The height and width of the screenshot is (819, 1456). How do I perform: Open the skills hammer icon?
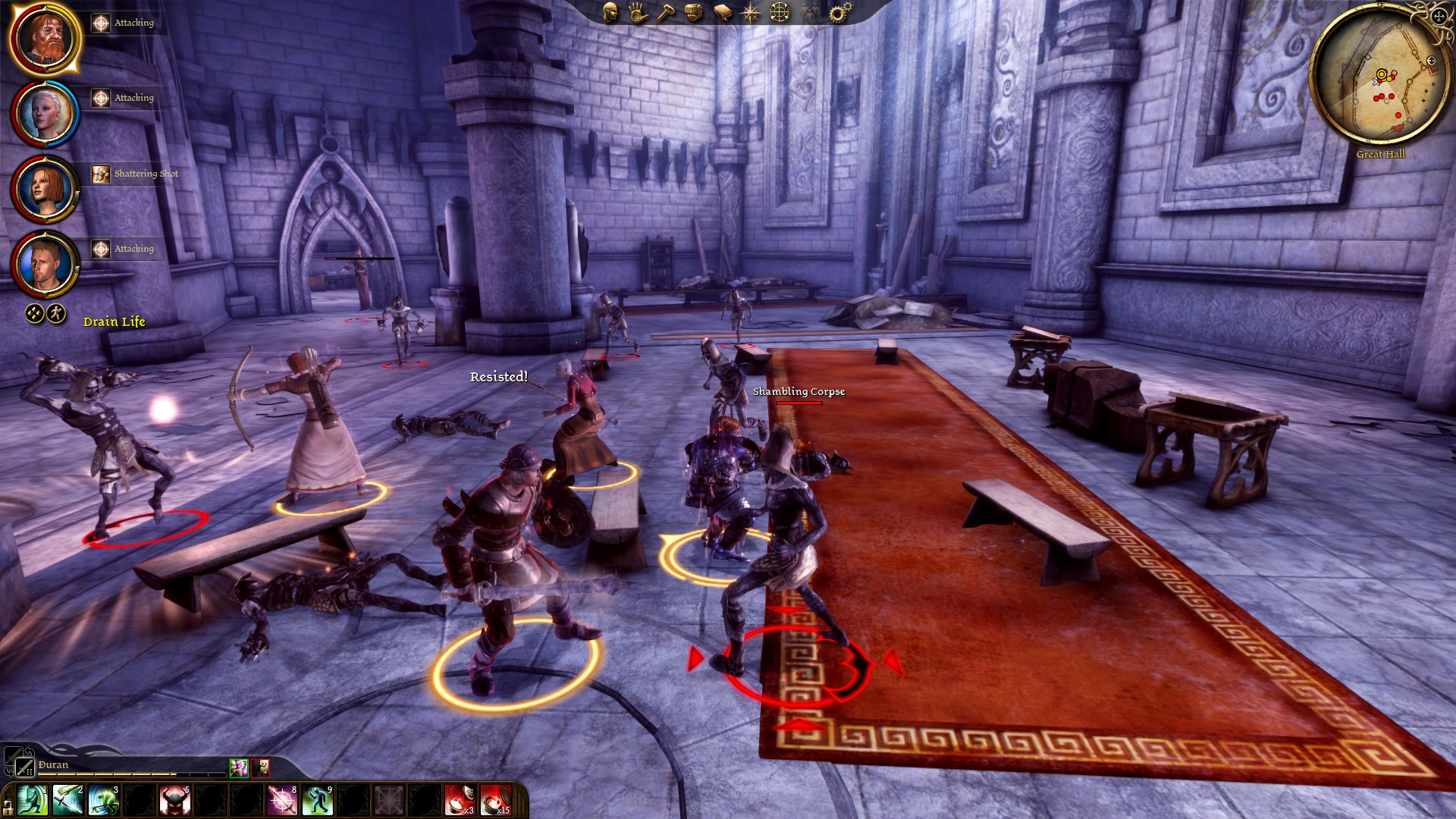coord(666,12)
